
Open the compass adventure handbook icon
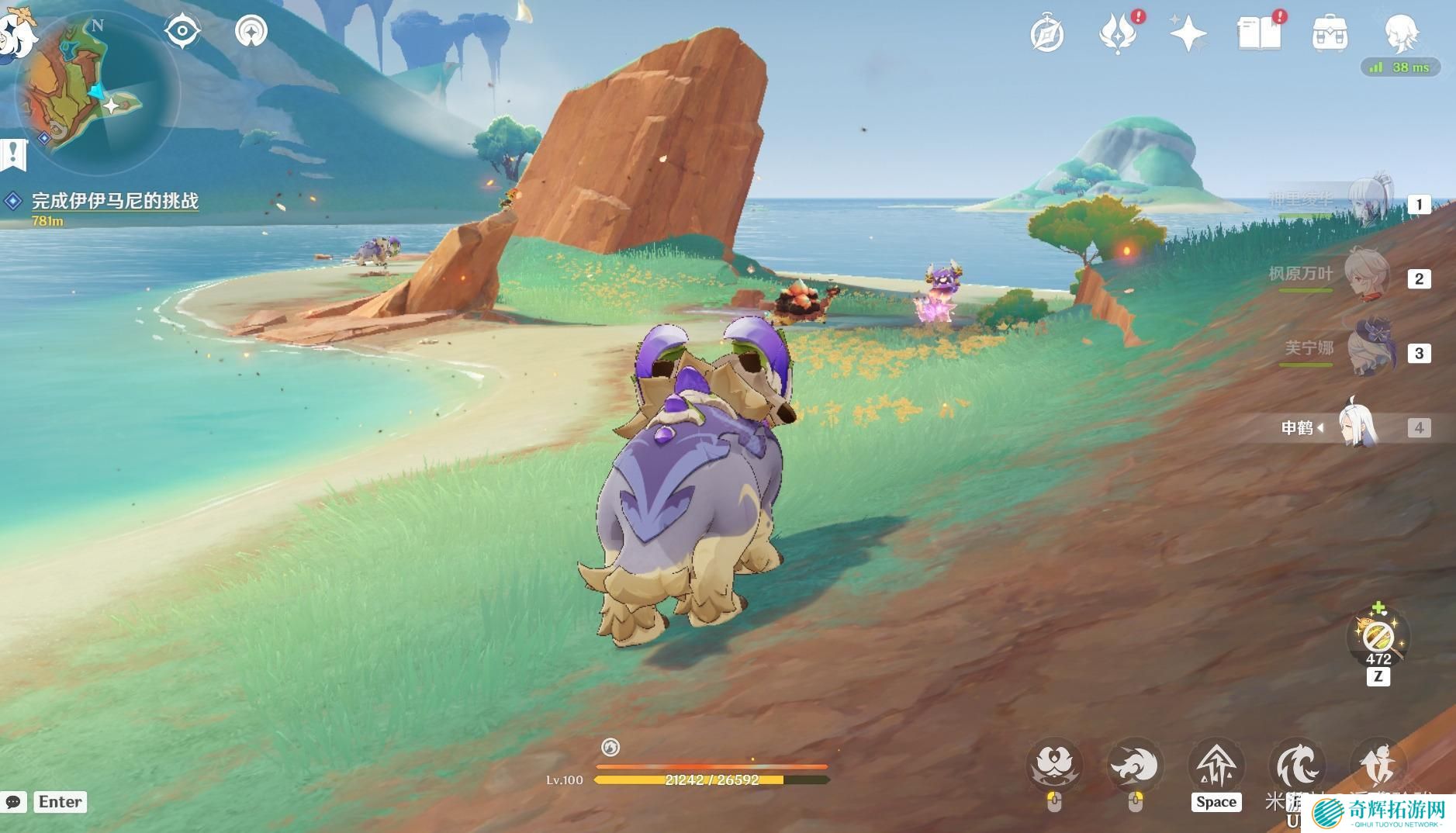[x=1046, y=34]
